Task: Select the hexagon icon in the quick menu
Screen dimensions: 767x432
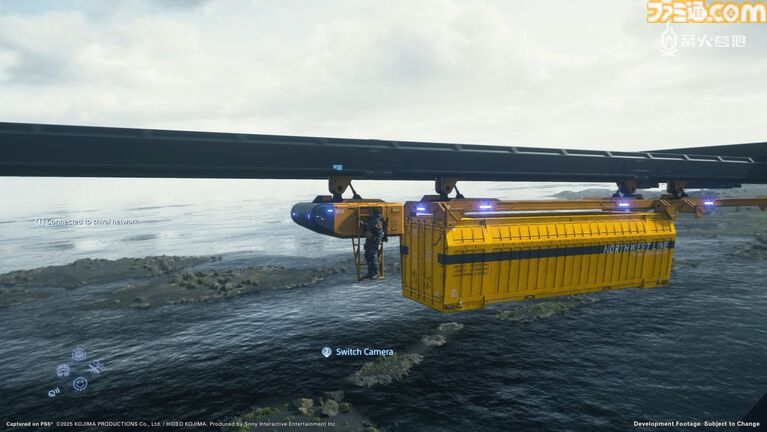Action: click(x=79, y=354)
